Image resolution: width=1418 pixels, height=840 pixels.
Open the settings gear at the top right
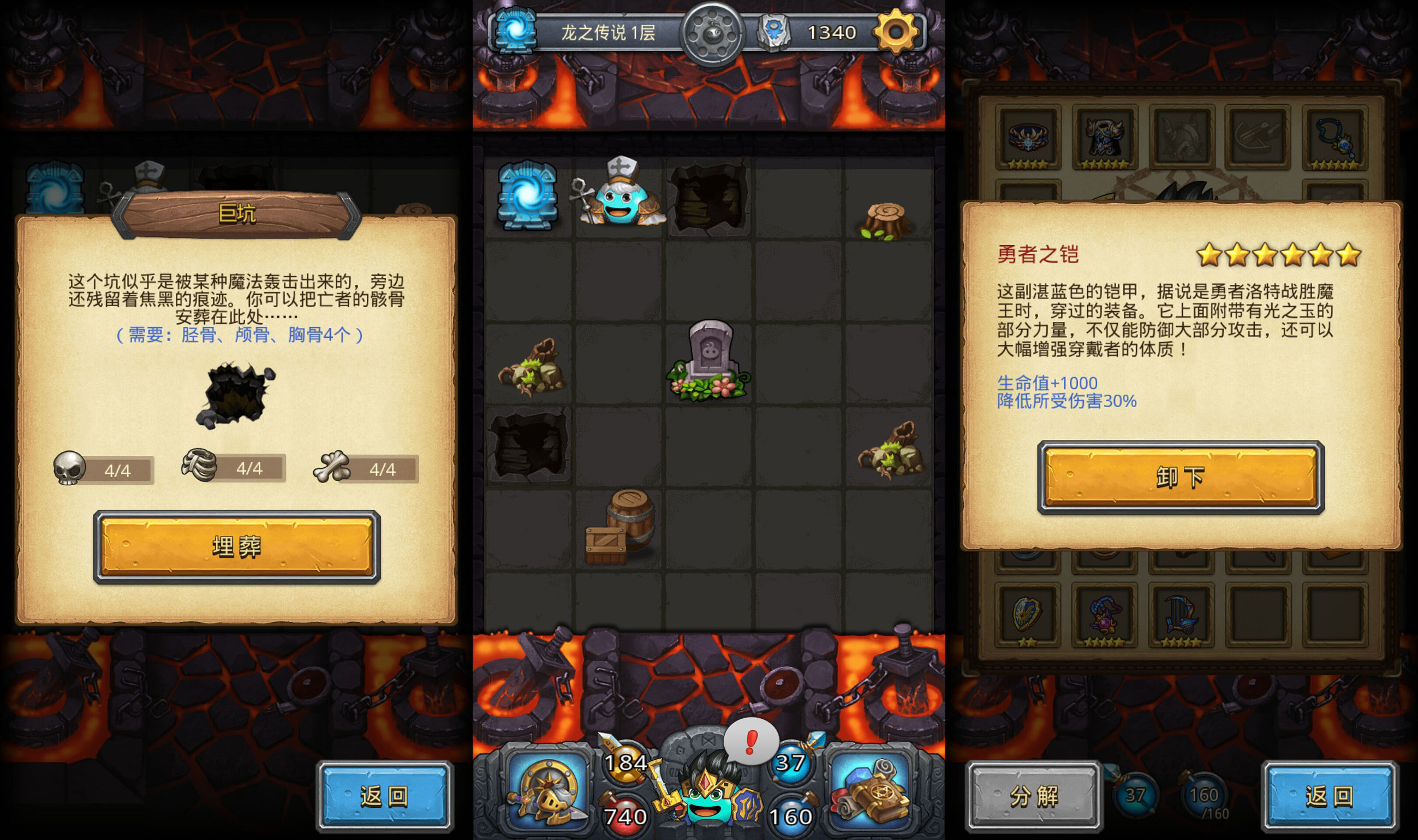pyautogui.click(x=896, y=32)
